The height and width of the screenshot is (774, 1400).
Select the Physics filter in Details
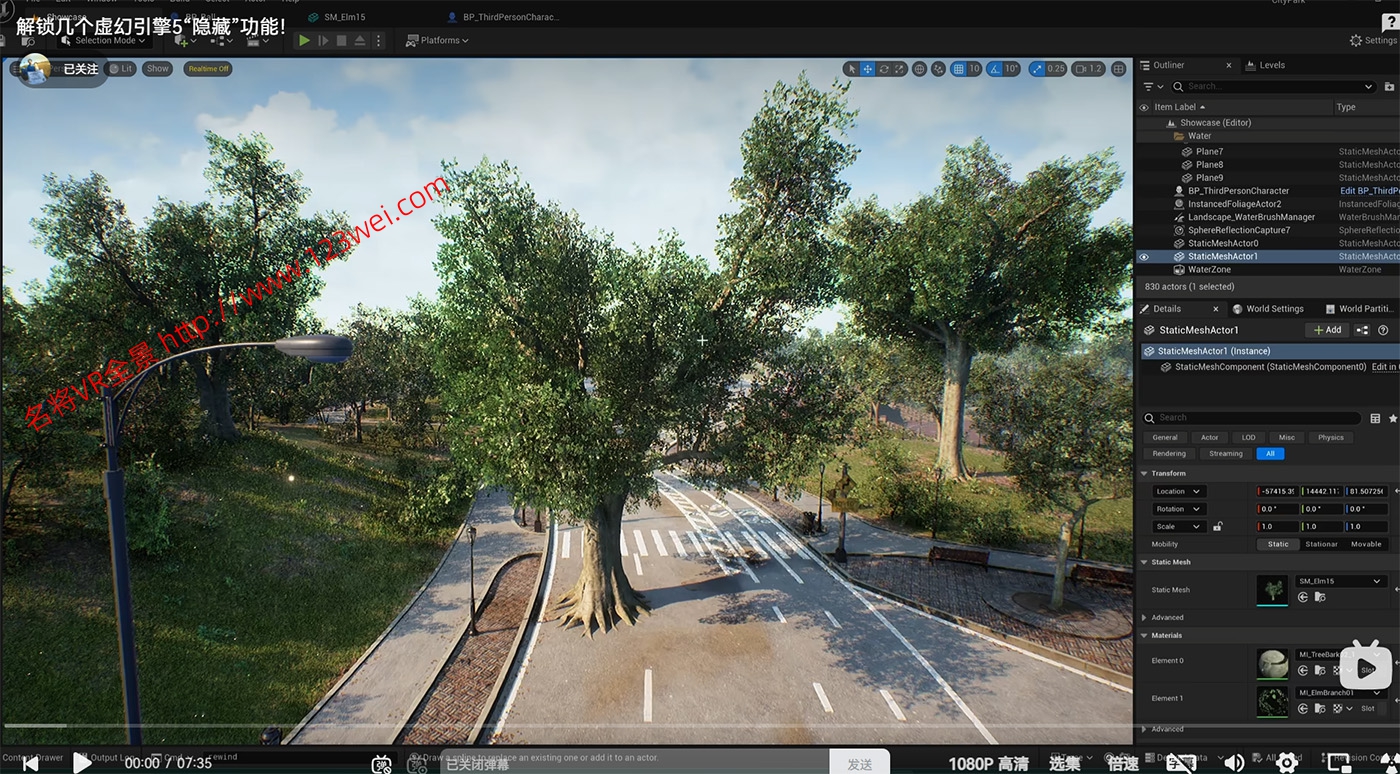coord(1330,437)
